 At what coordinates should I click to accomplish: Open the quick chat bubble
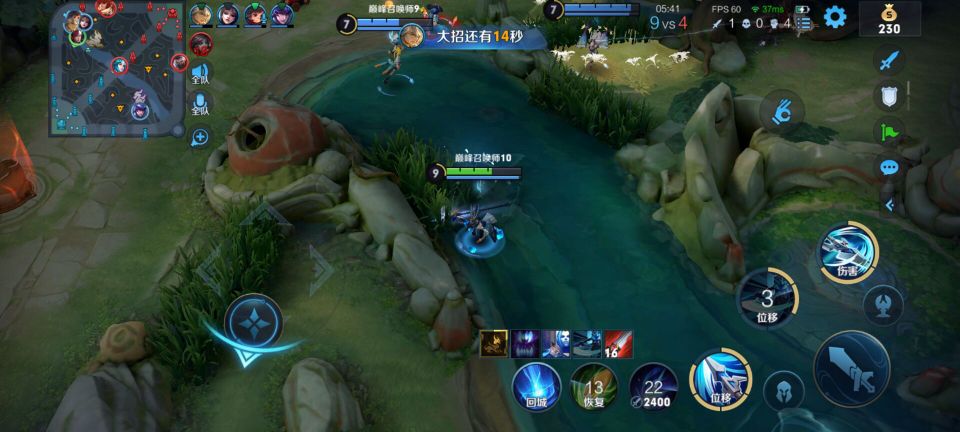pos(889,167)
